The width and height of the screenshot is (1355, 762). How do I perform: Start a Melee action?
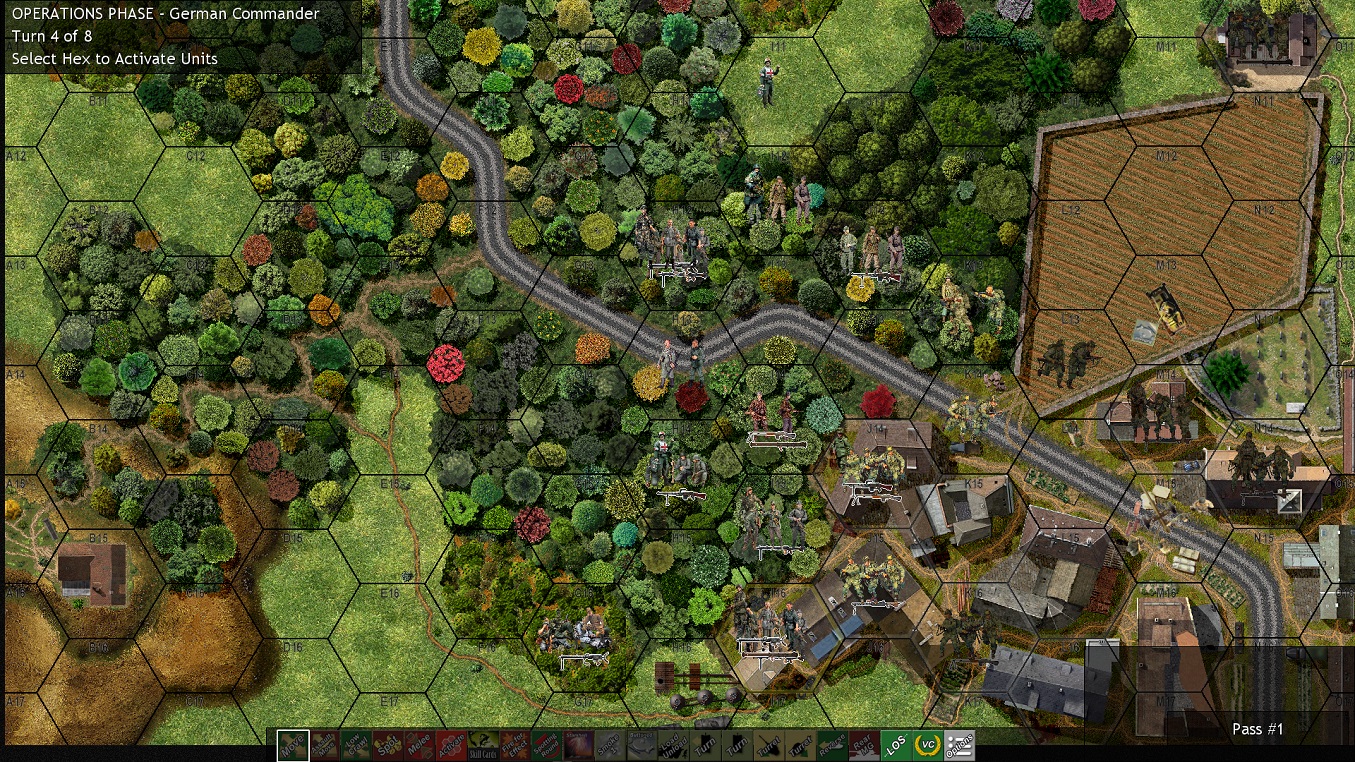point(420,745)
